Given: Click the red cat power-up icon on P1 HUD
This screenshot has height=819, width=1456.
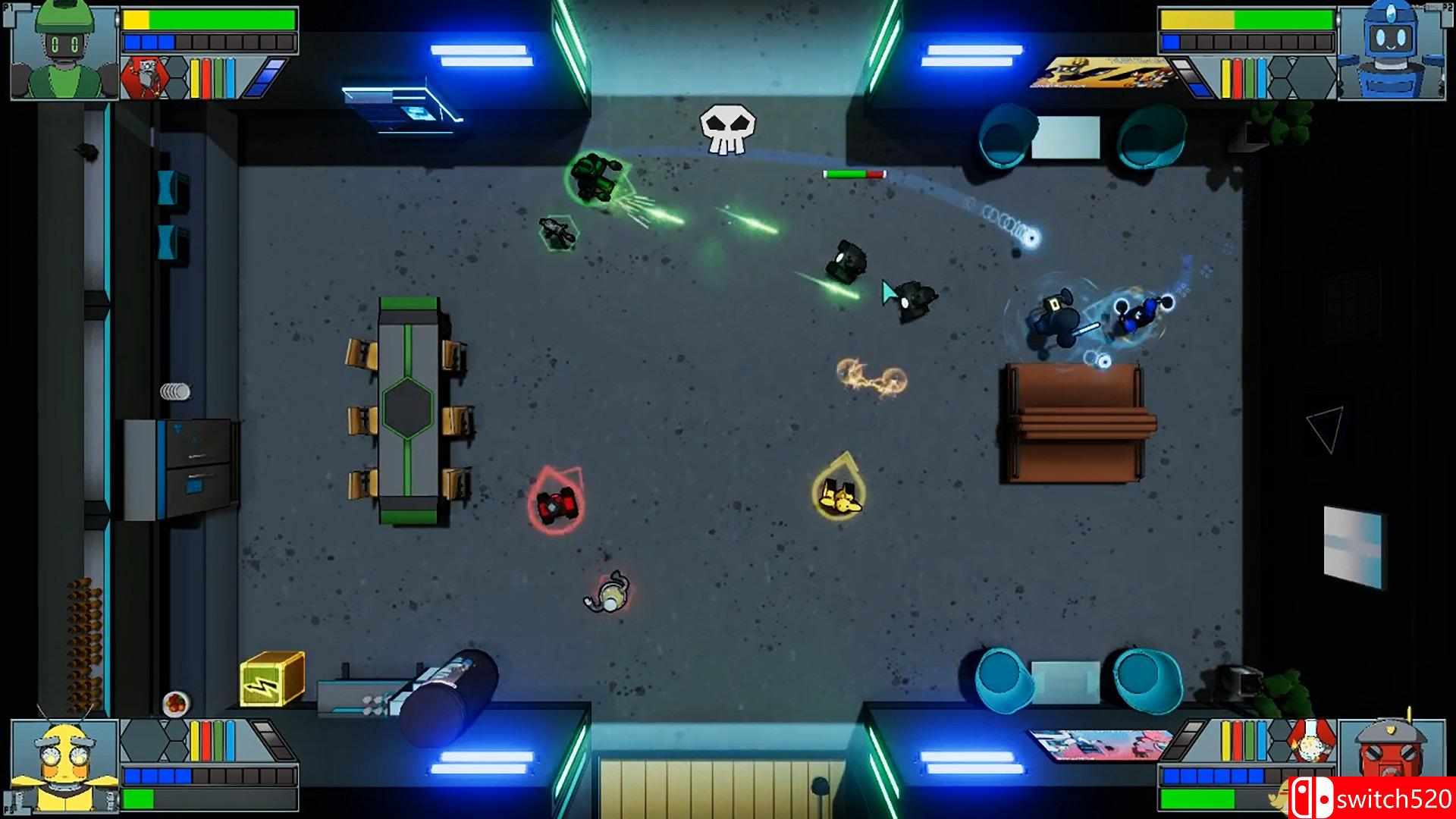Looking at the screenshot, I should pyautogui.click(x=144, y=78).
